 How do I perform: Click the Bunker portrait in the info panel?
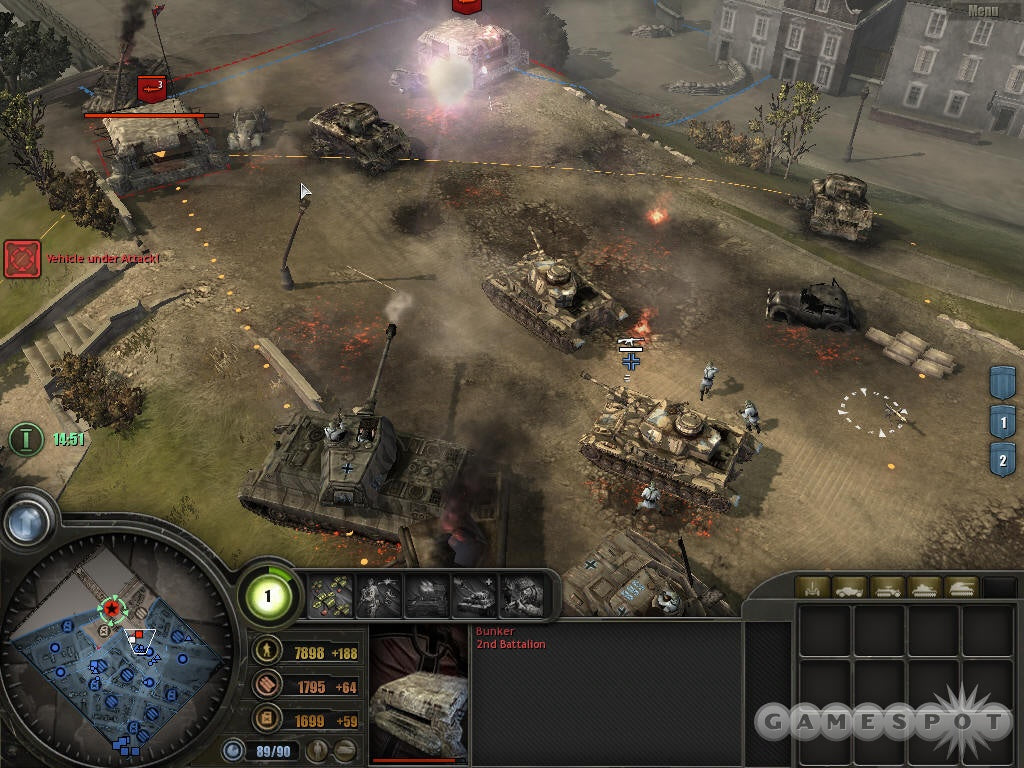click(x=418, y=695)
